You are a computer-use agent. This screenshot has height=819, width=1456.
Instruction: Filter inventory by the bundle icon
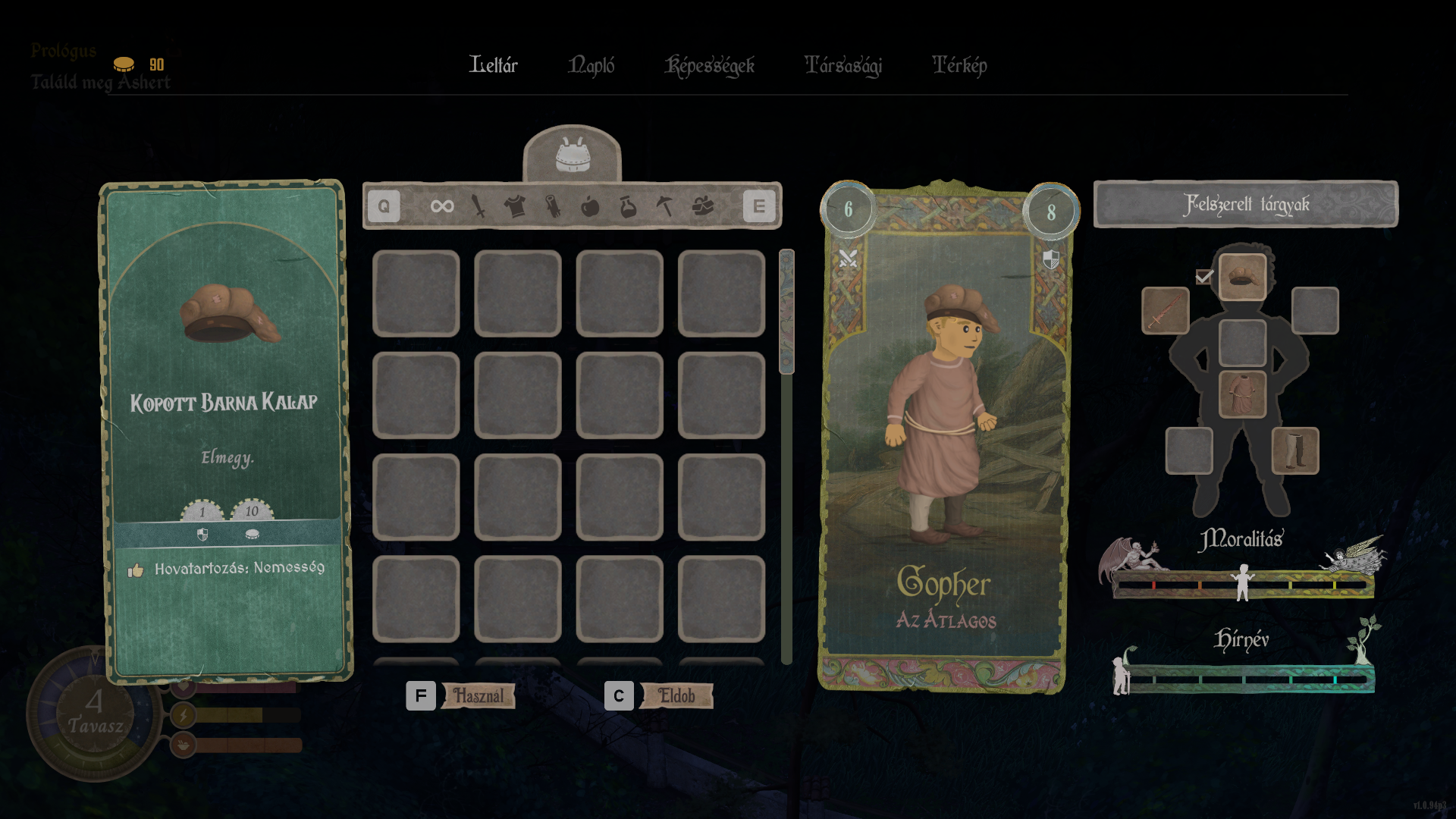point(703,206)
